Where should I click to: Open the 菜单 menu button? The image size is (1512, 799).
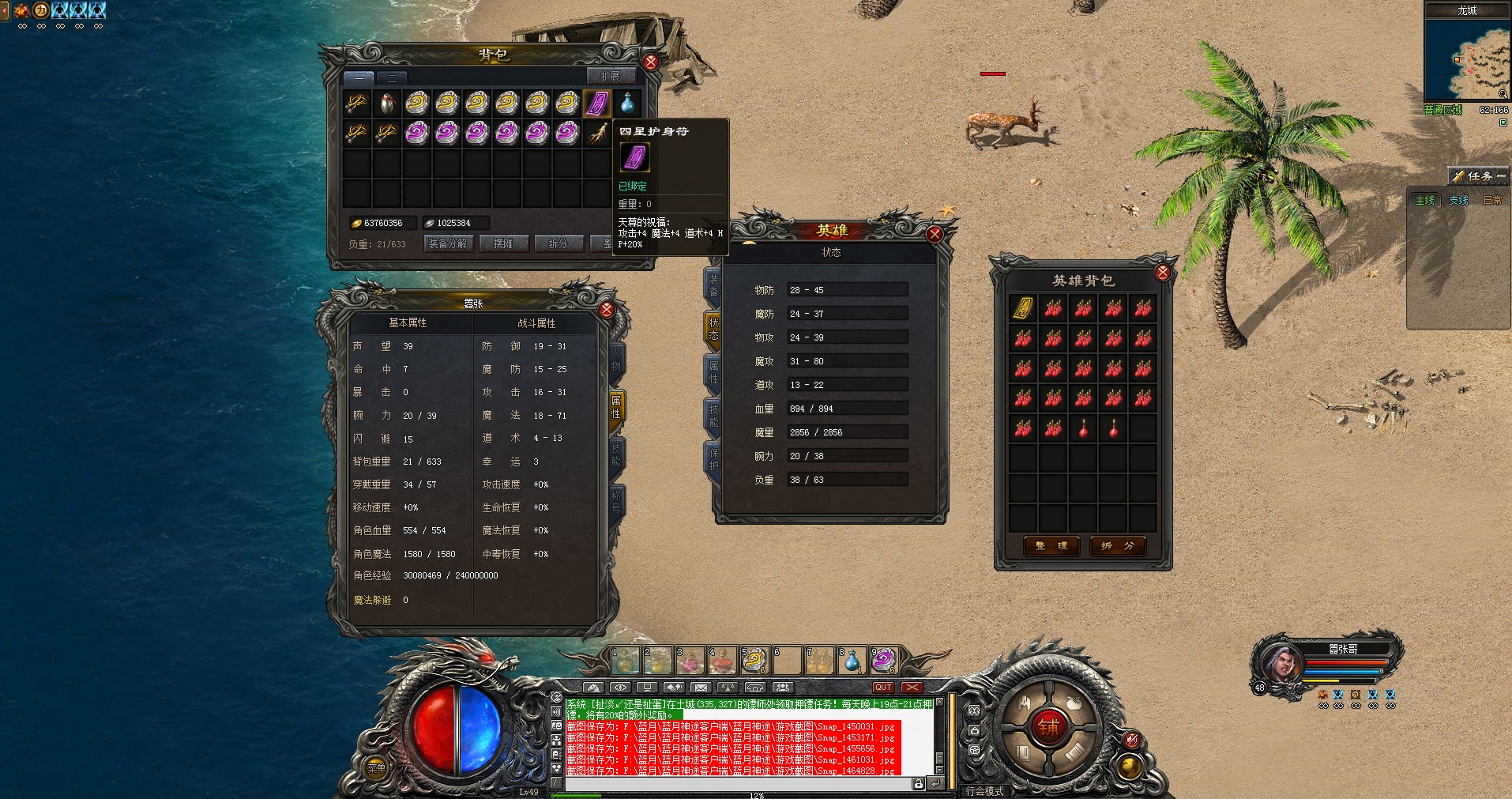(377, 767)
